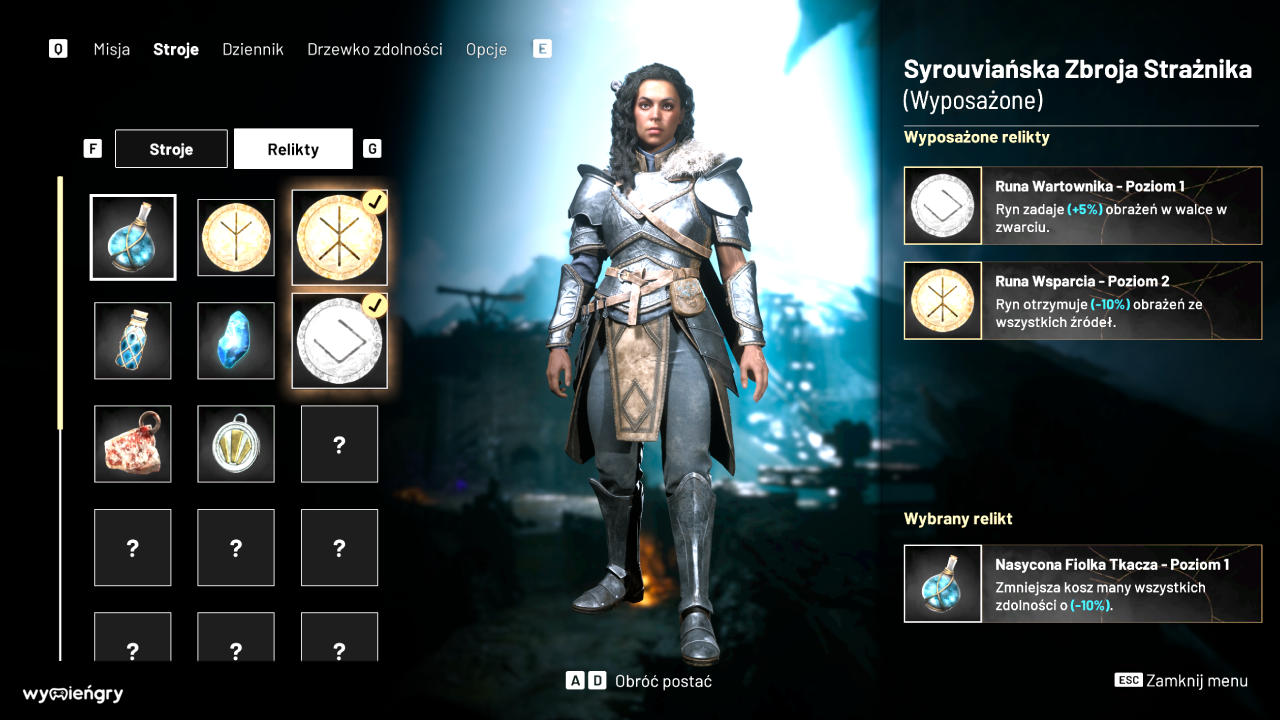
Task: Open equipped Runa Wsparcia - Poziom 2 entry
Action: click(1083, 301)
